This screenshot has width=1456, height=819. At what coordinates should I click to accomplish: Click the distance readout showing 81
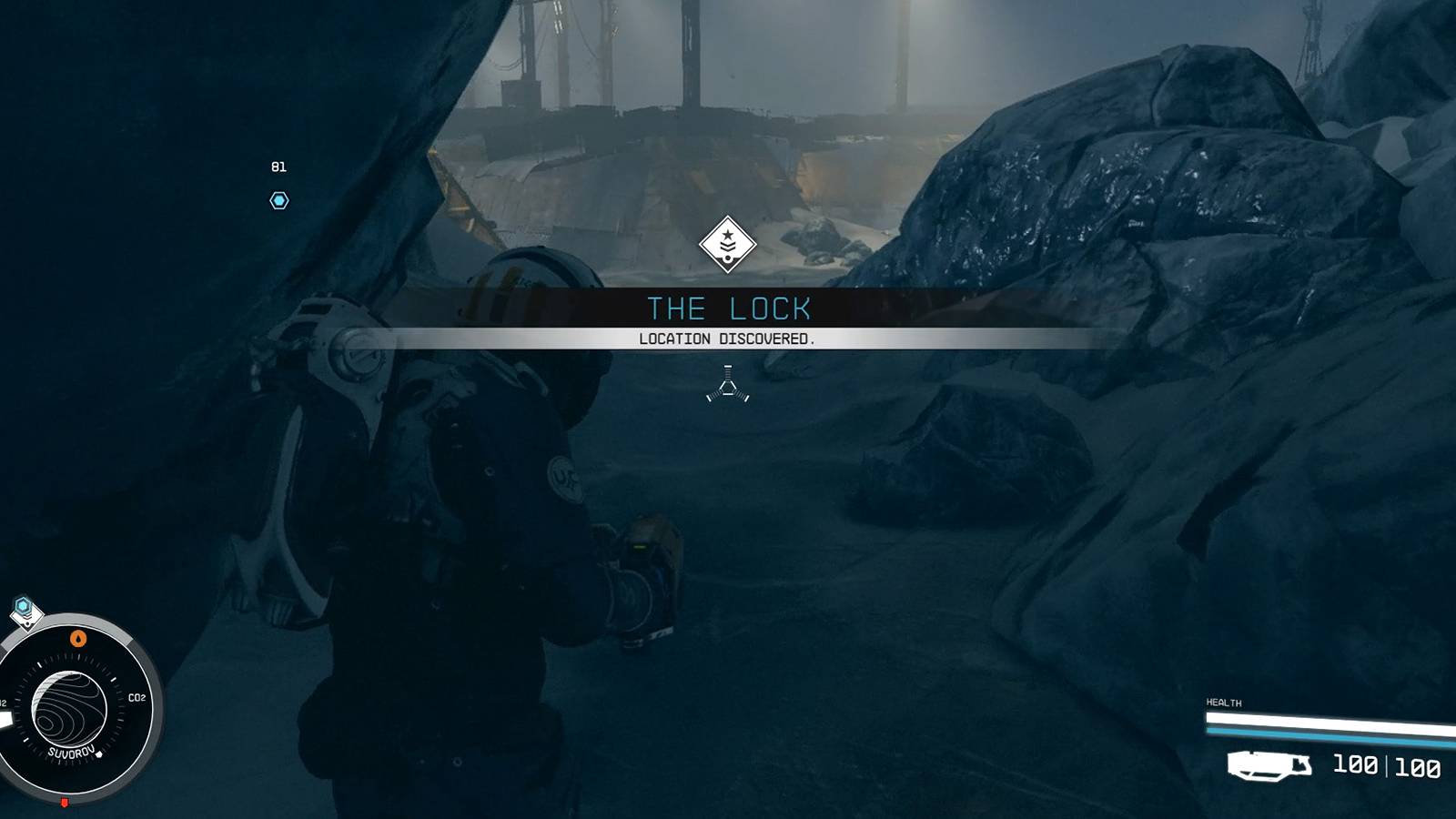point(279,167)
